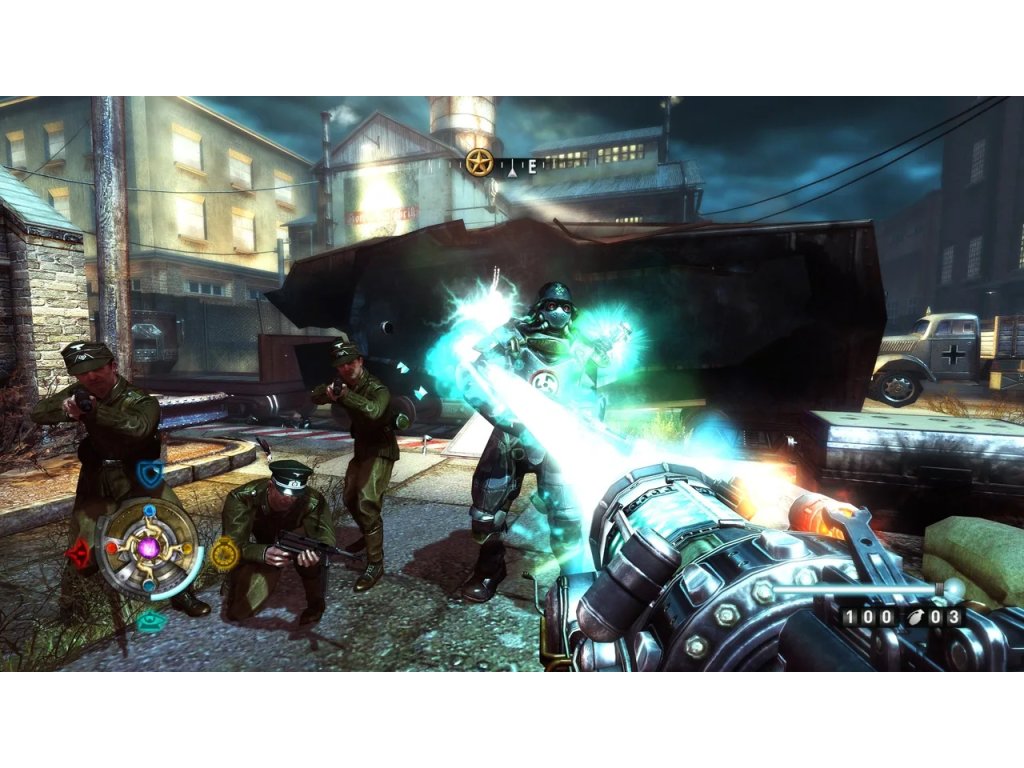Image resolution: width=1024 pixels, height=768 pixels.
Task: Click the gold star objective marker on the compass
Action: tap(480, 162)
